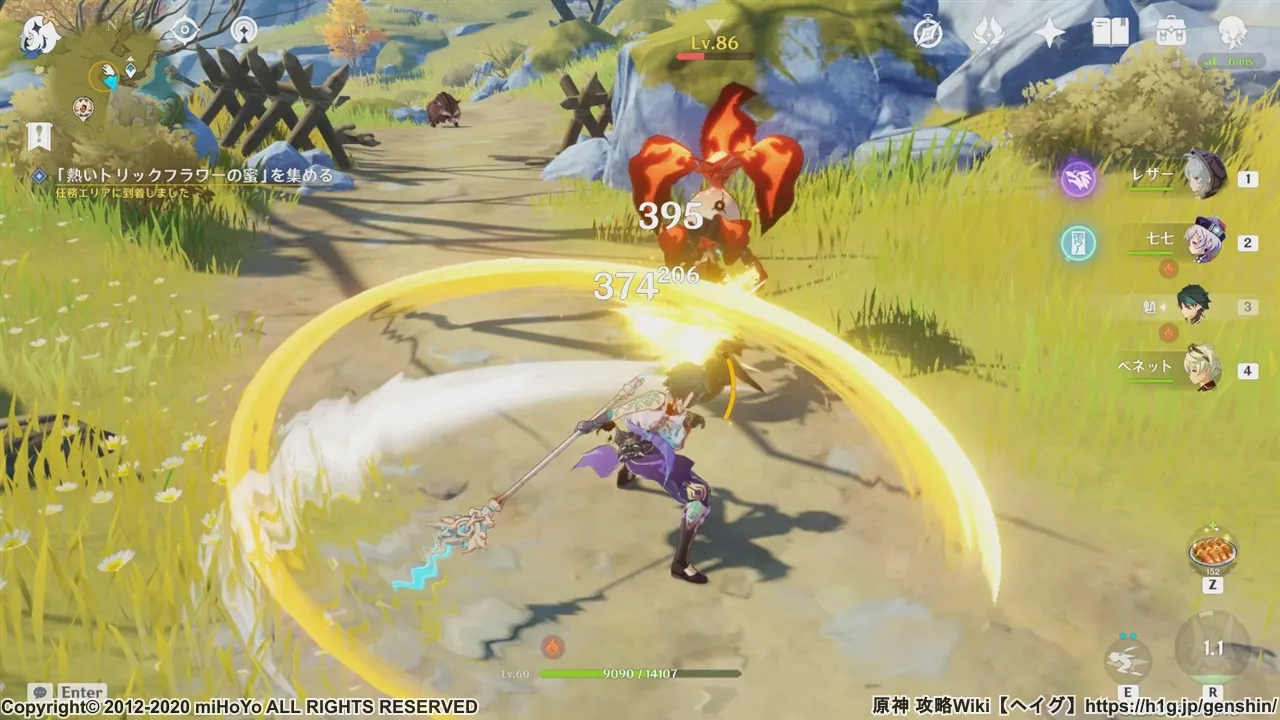
Task: Open the Events compass icon
Action: 929,33
